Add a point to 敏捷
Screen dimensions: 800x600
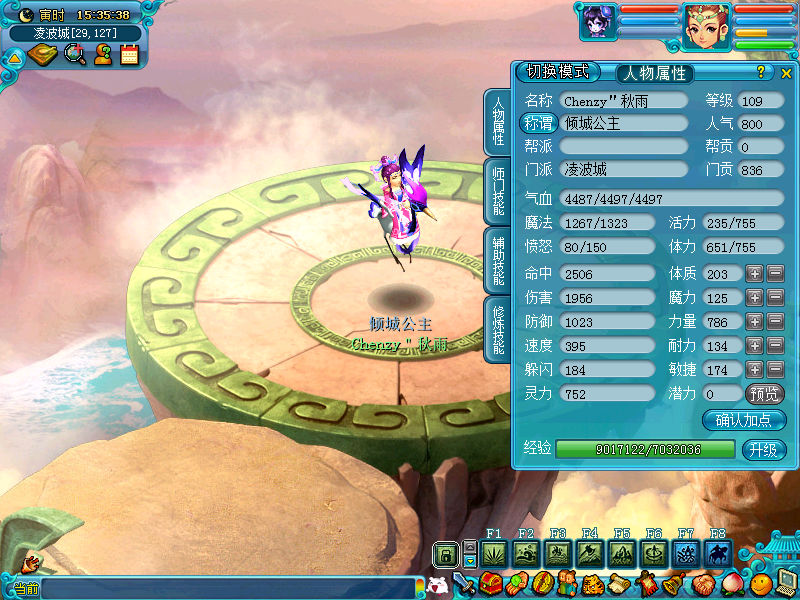[x=754, y=369]
